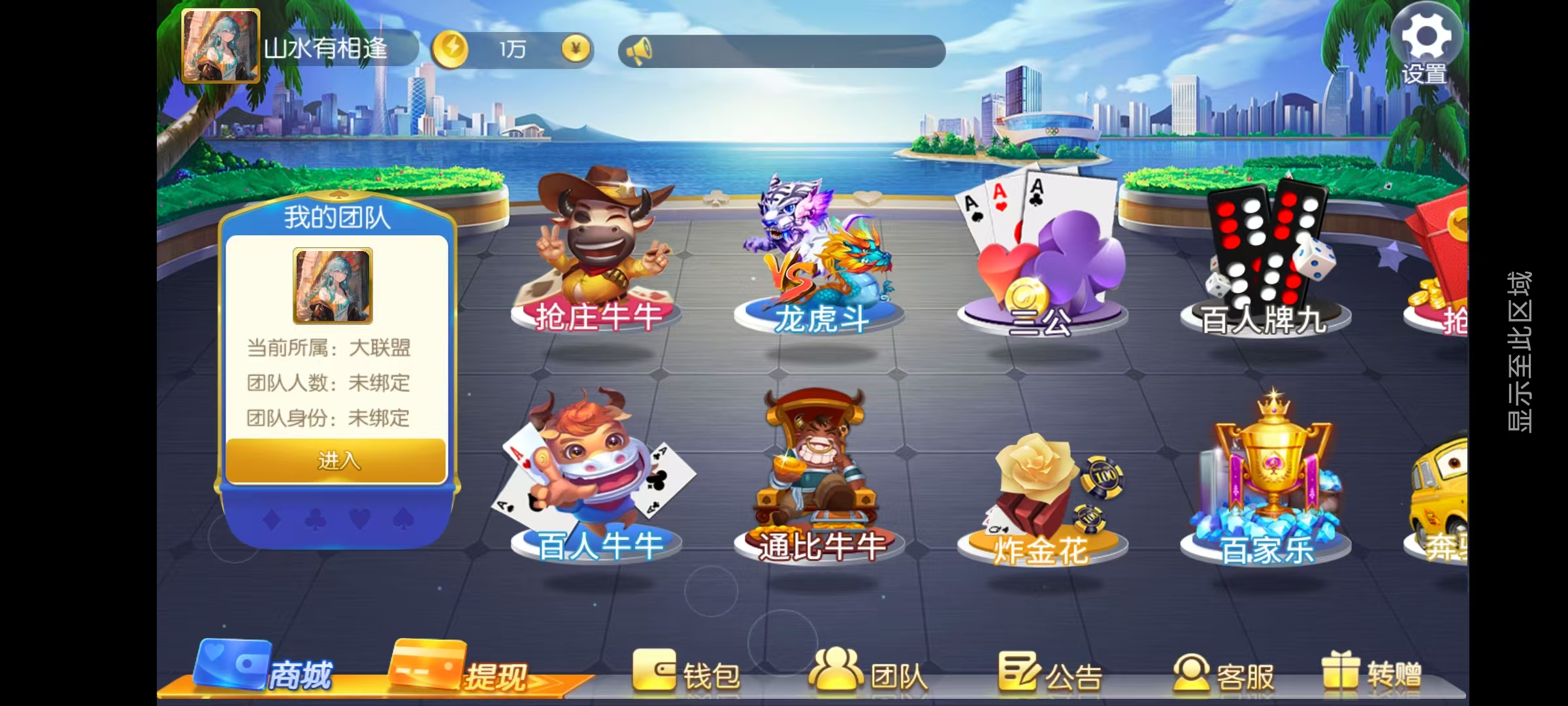
Task: Click the player name 山水有相逢
Action: pos(327,48)
